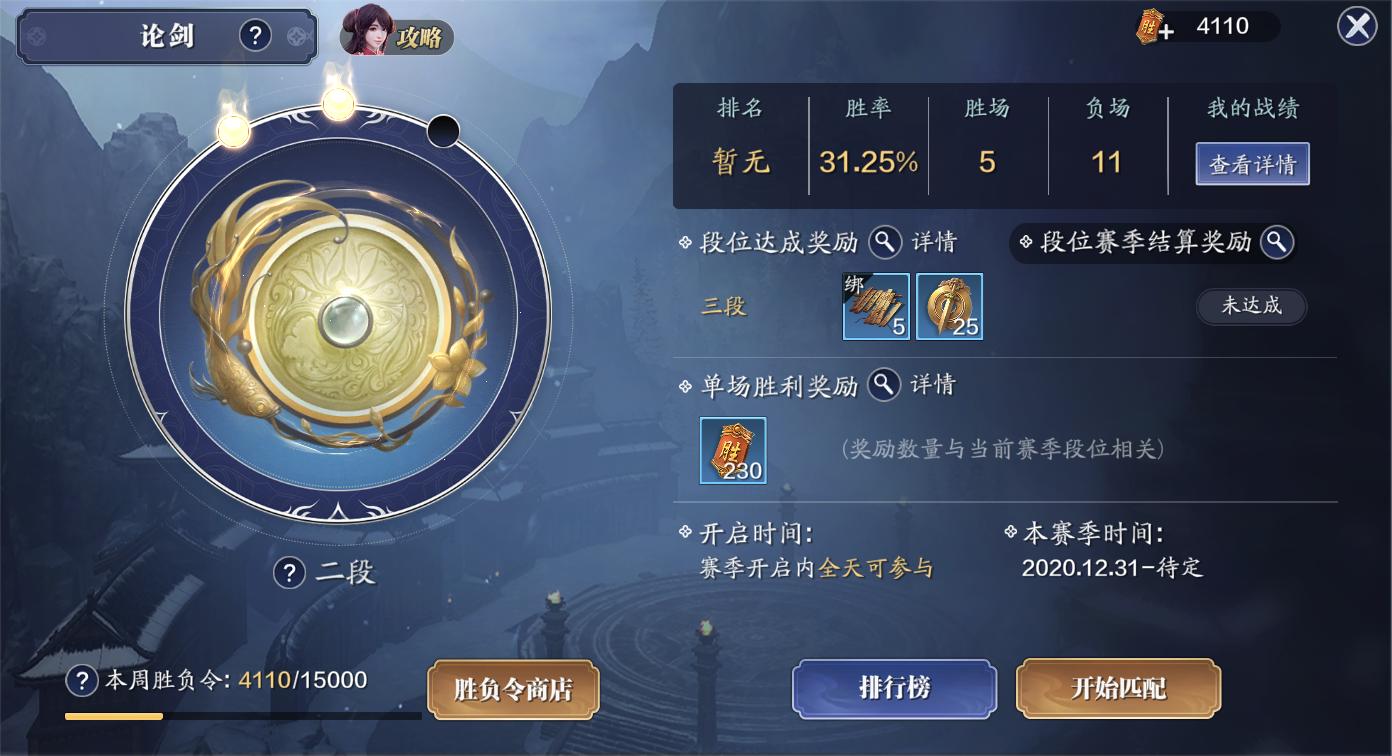Select the lit progress dot above the medallion
This screenshot has width=1392, height=756.
339,106
